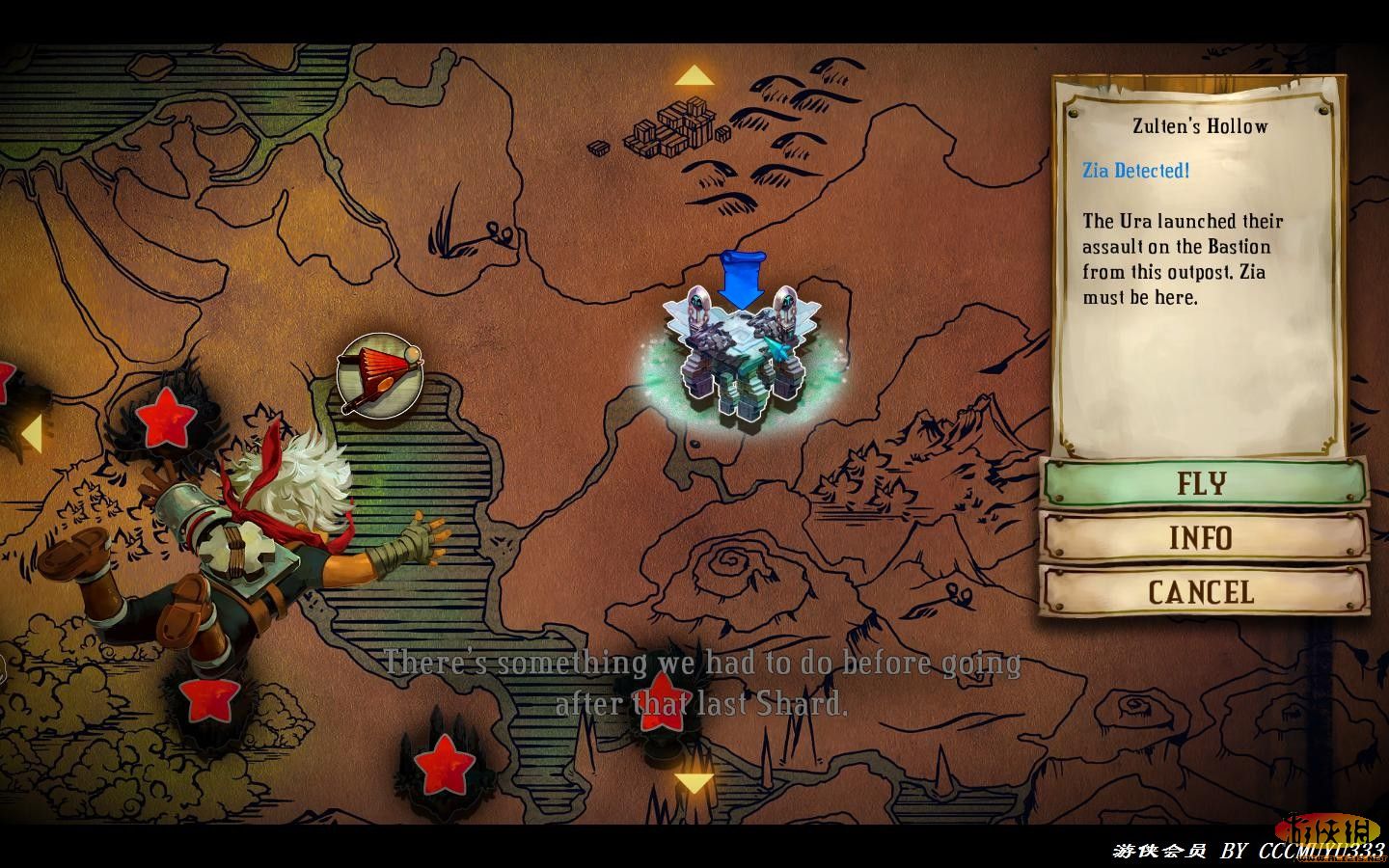Click the down arrow on the map
1389x868 pixels.
pyautogui.click(x=694, y=783)
